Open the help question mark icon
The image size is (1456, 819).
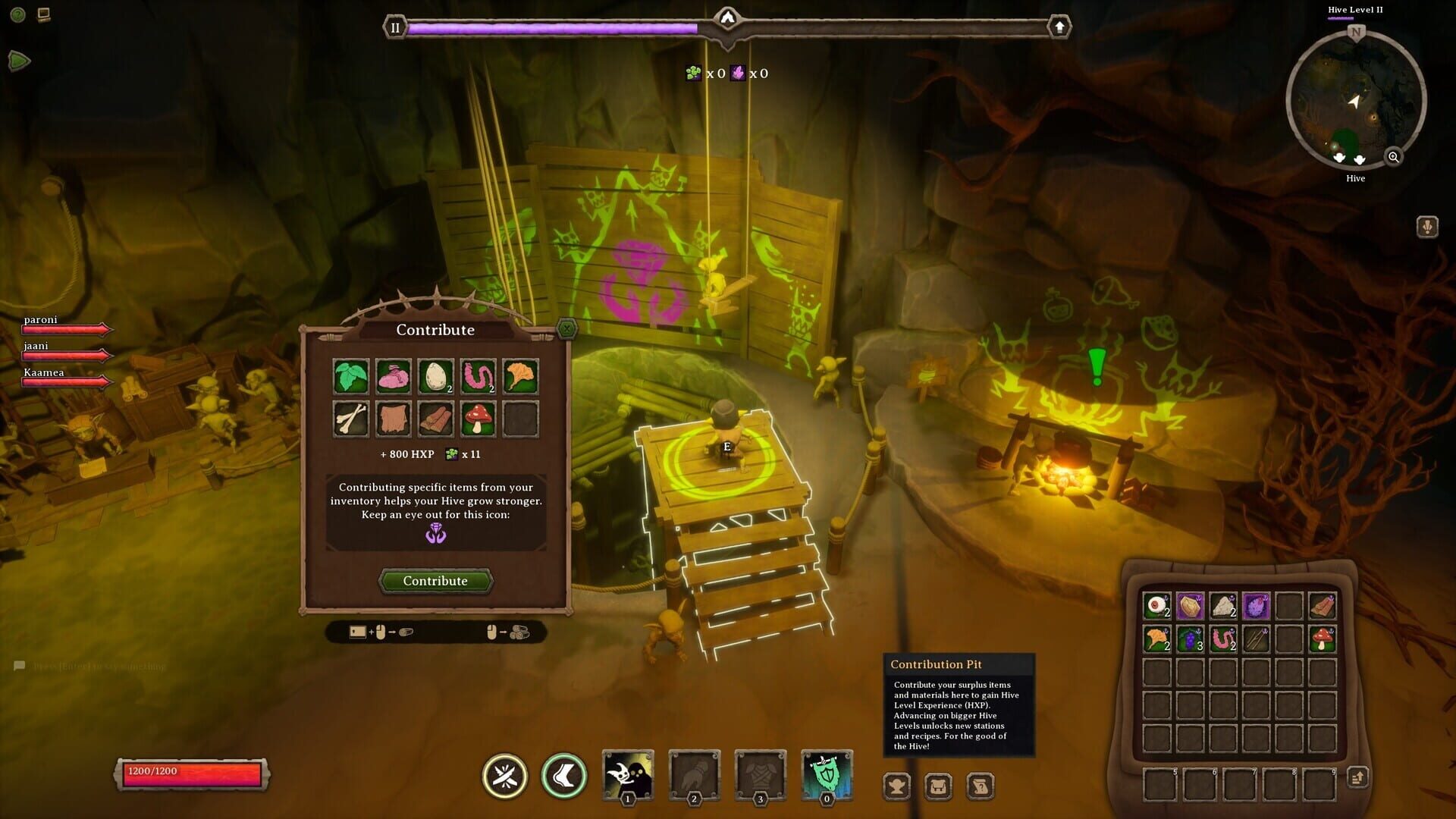point(18,14)
